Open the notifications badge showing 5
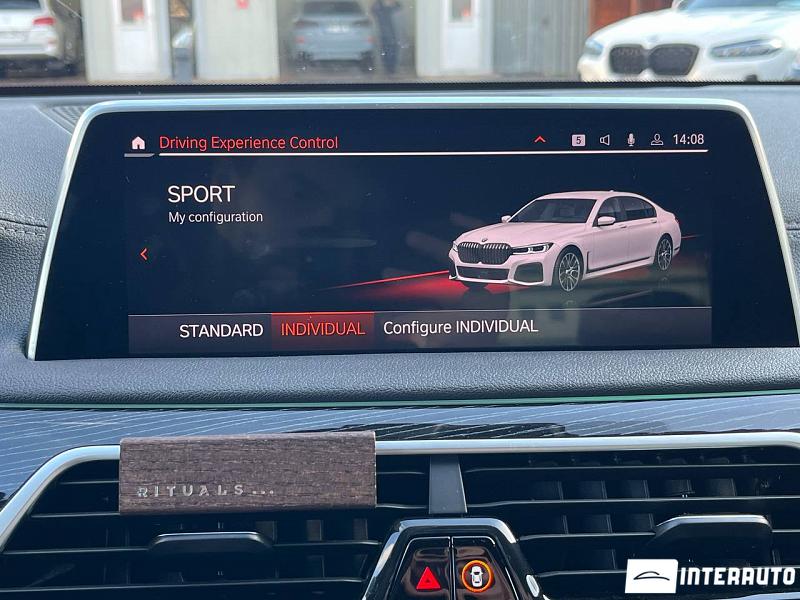 [578, 140]
